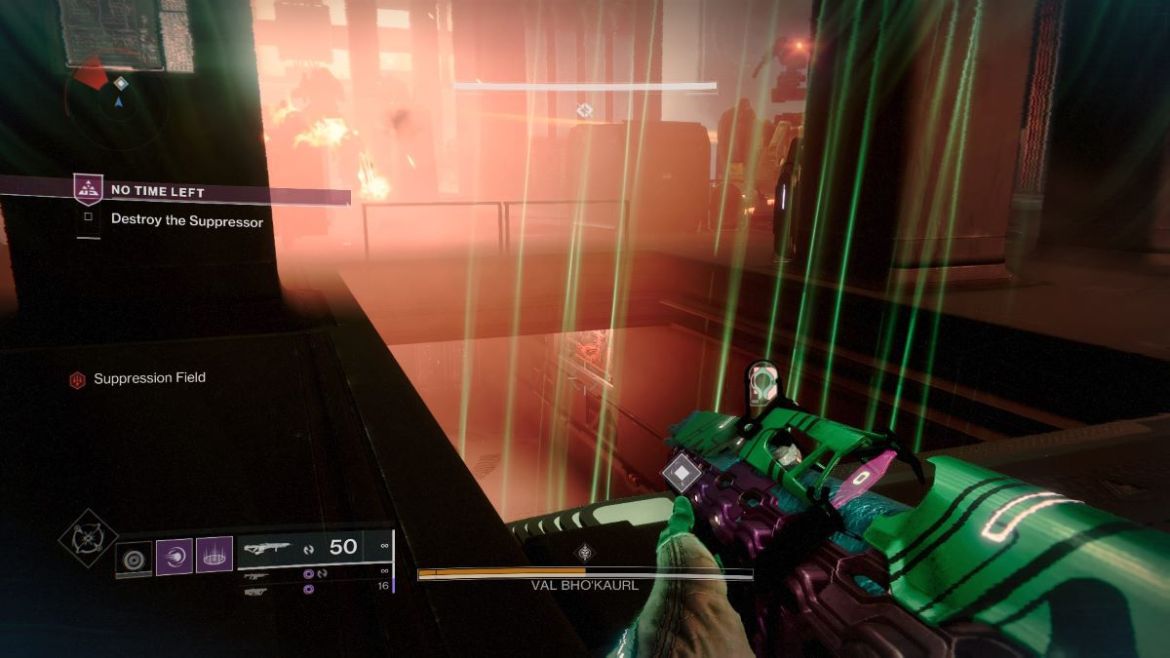The image size is (1170, 658).
Task: Switch to the heavy weapon with 16 ammo
Action: (257, 591)
